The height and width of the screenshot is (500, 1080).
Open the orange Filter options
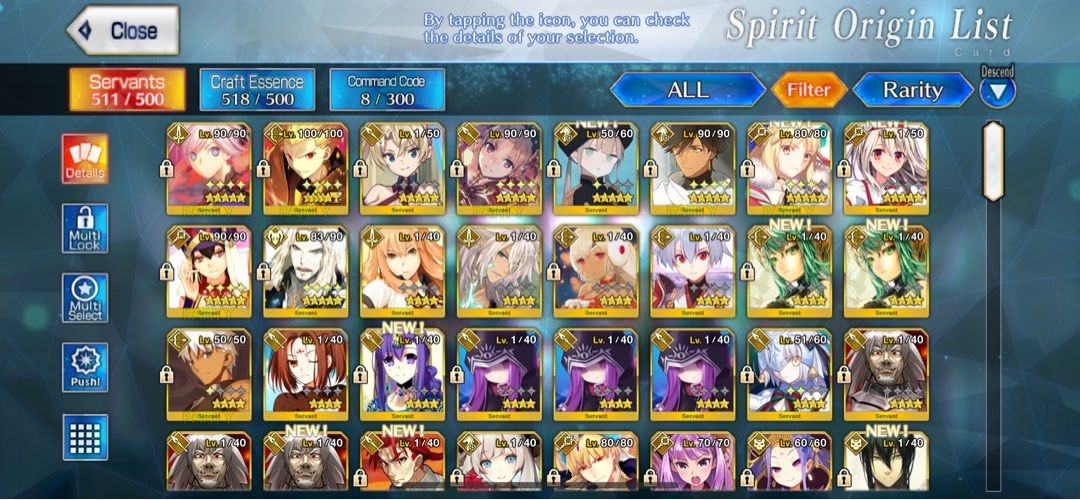click(808, 90)
